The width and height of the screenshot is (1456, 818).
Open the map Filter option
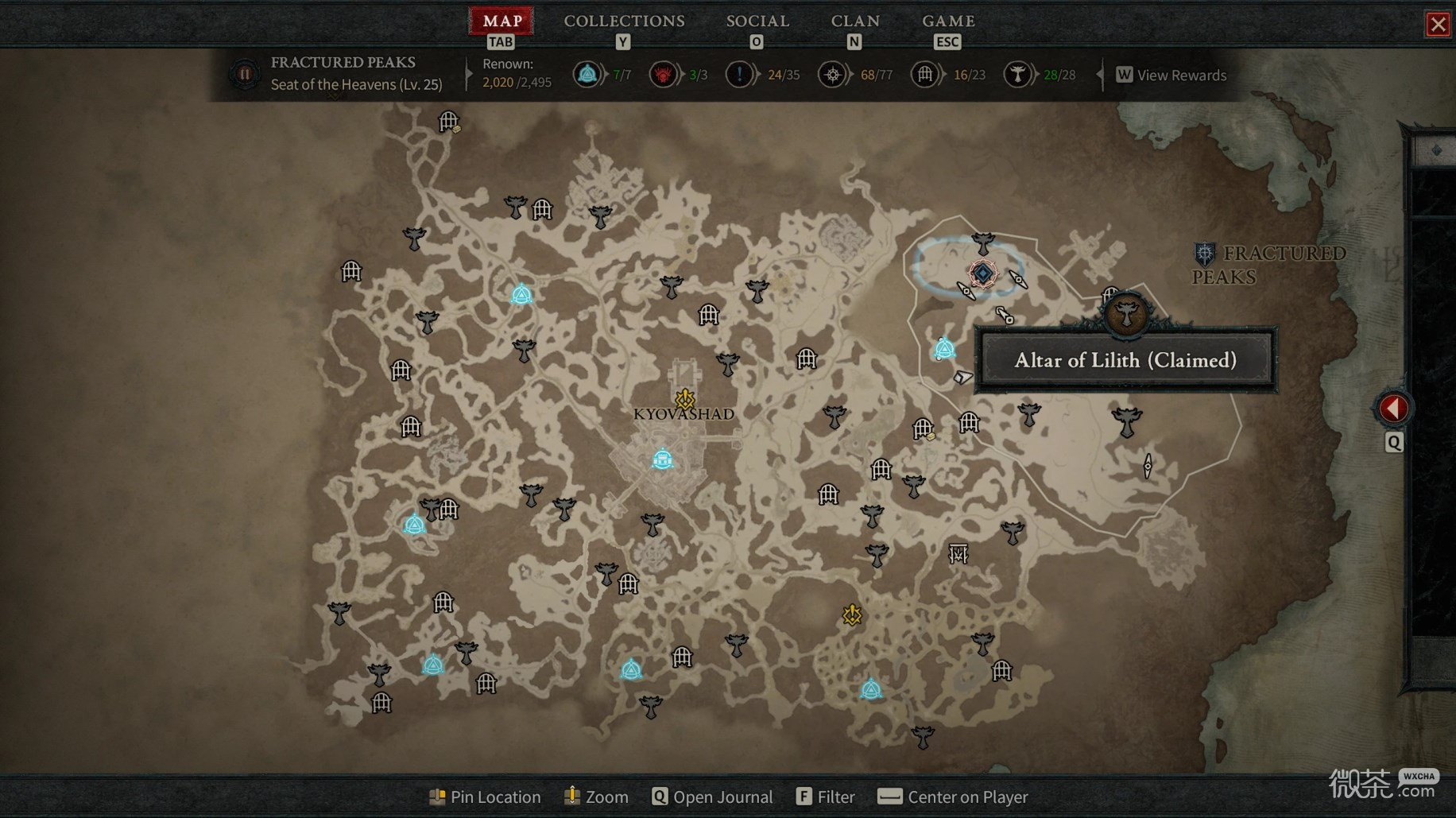[x=826, y=797]
